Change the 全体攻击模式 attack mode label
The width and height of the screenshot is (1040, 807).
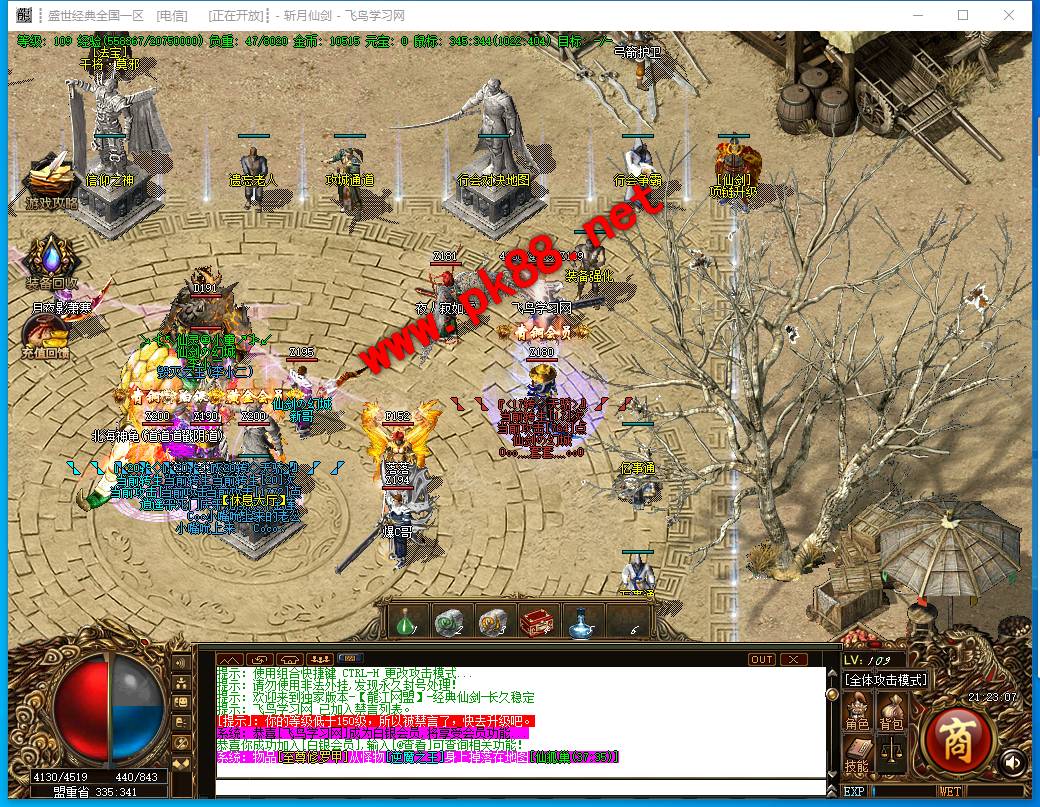pyautogui.click(x=886, y=680)
